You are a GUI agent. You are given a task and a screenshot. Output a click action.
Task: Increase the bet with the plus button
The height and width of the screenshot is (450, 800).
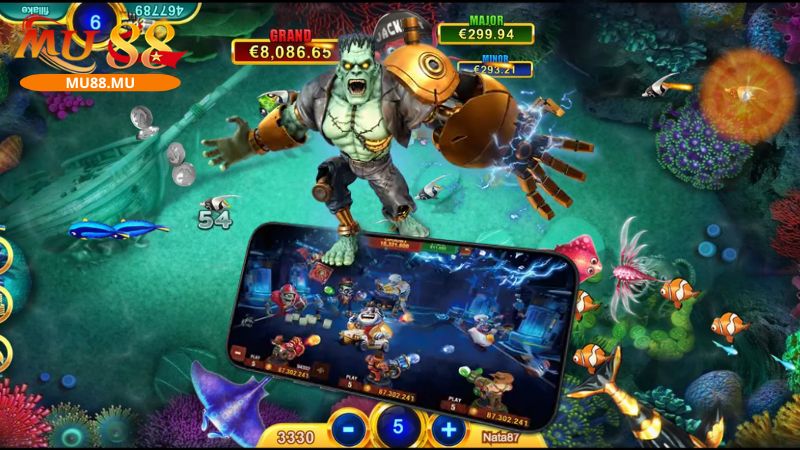(447, 428)
